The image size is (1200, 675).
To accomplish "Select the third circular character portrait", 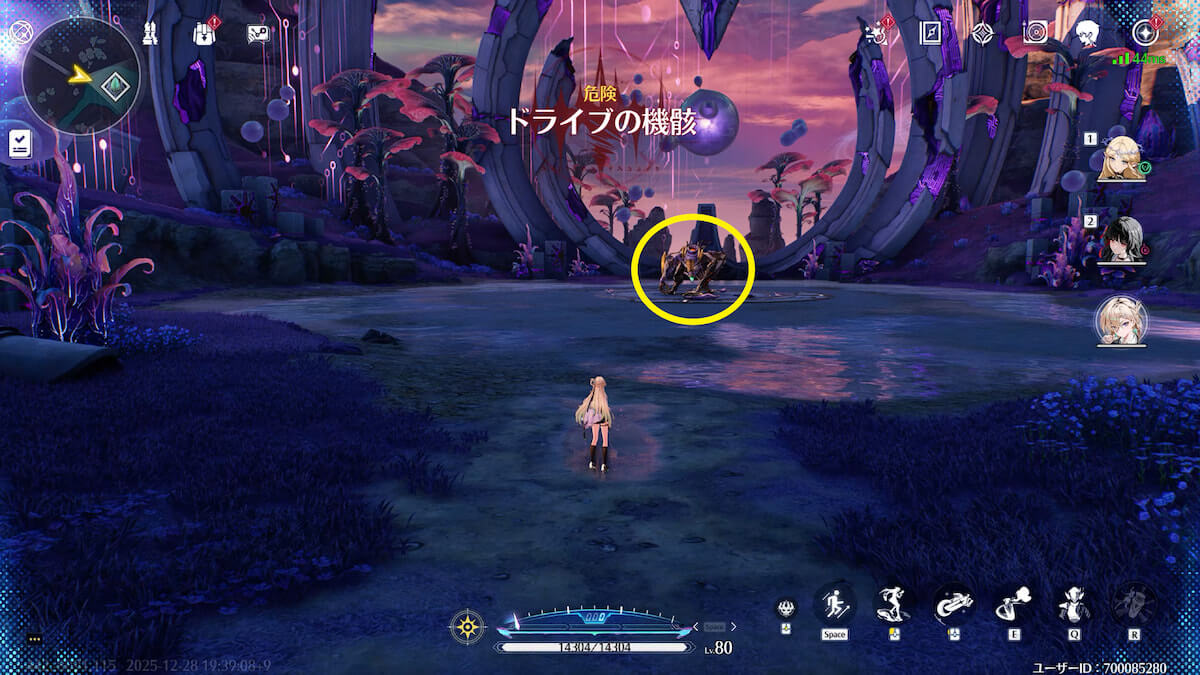I will (x=1121, y=320).
